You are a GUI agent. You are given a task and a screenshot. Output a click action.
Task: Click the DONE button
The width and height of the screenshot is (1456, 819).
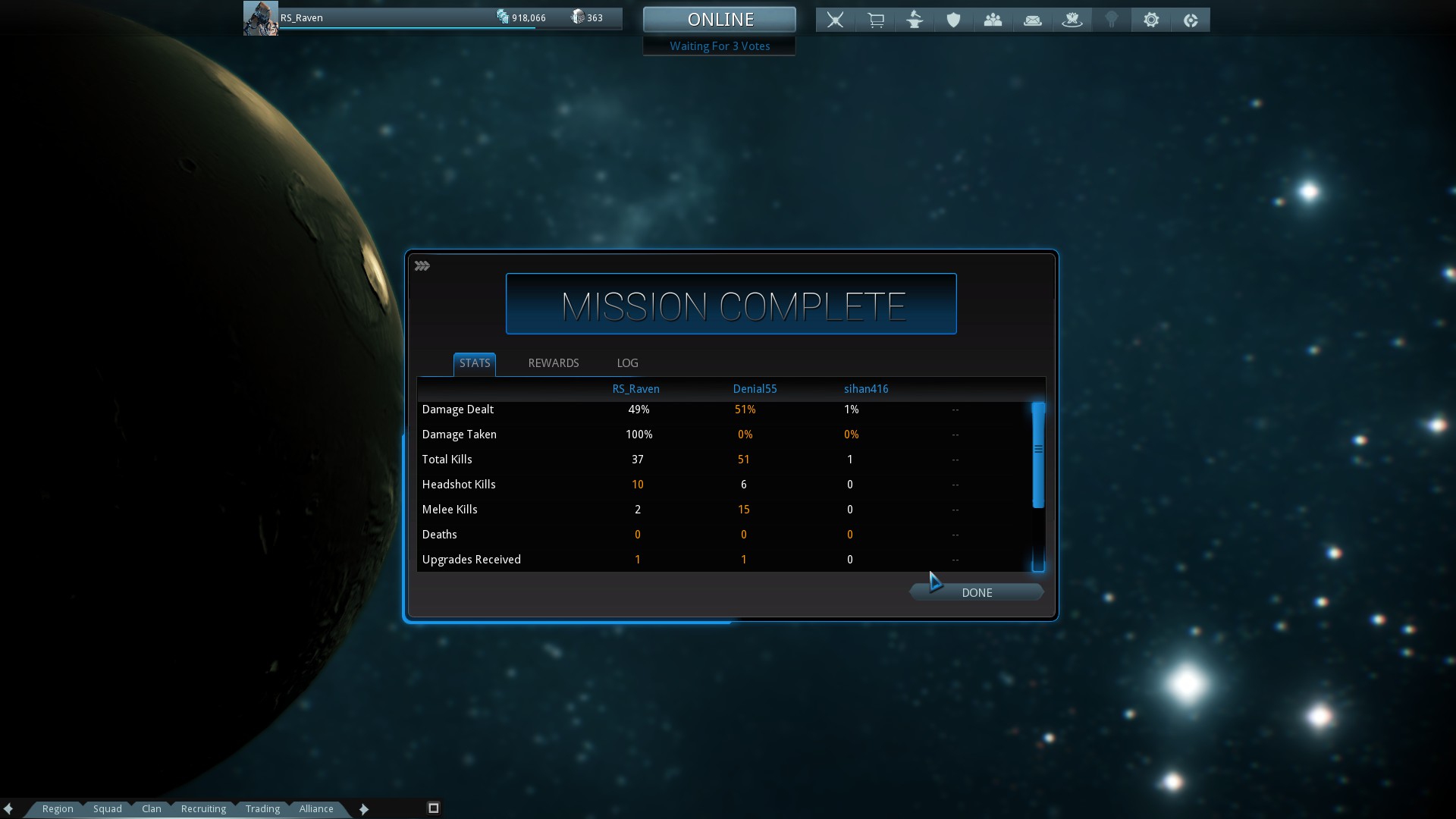(x=976, y=592)
